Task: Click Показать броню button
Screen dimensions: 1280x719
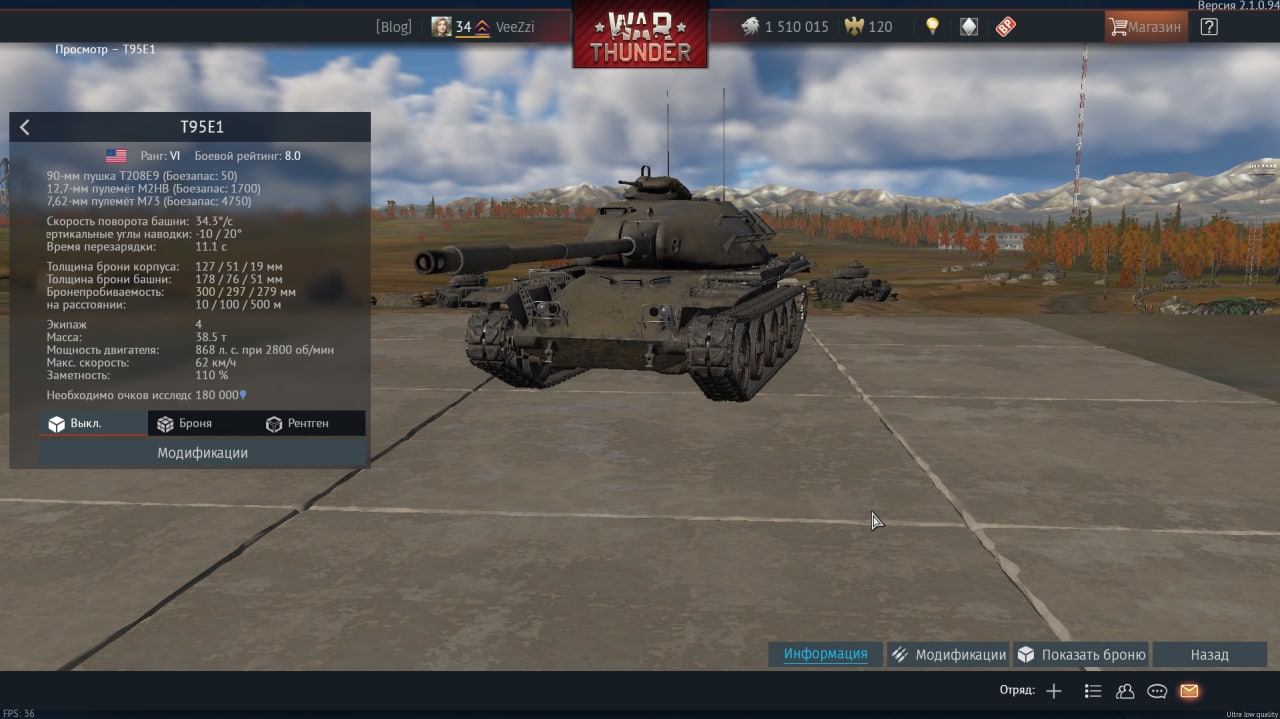Action: (1081, 655)
